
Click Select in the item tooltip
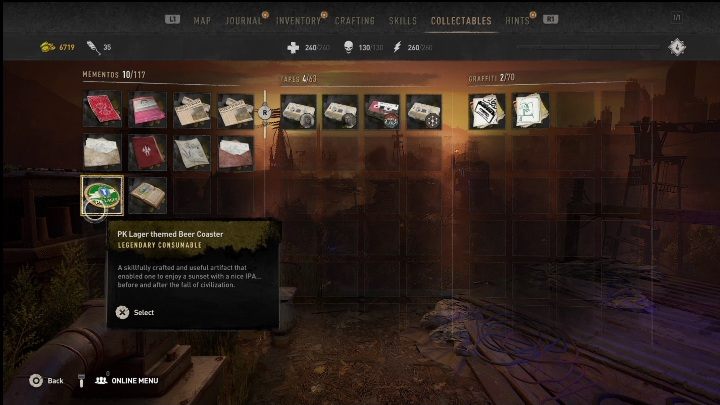[136, 312]
